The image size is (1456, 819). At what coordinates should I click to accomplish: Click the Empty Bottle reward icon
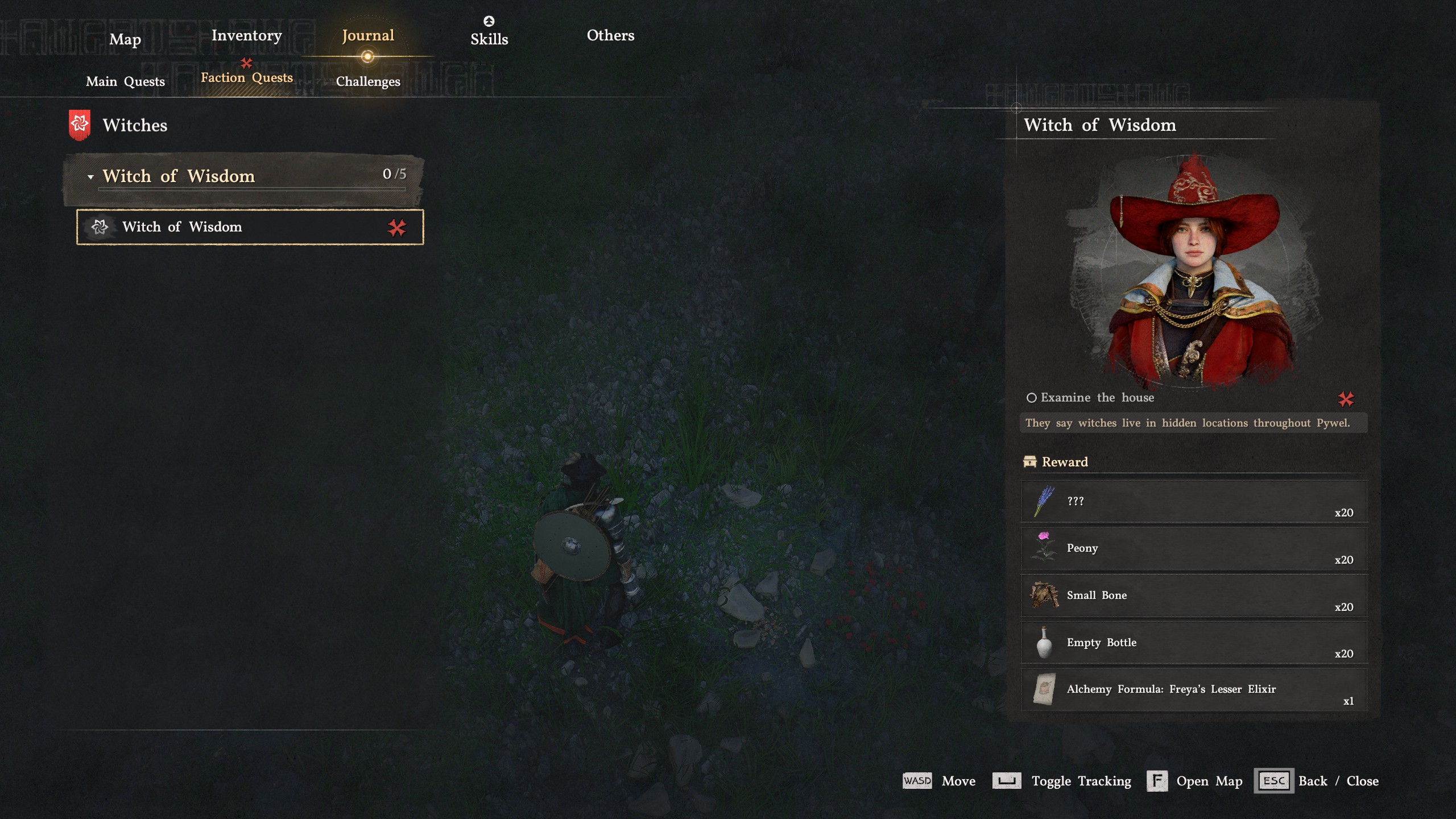(1044, 643)
